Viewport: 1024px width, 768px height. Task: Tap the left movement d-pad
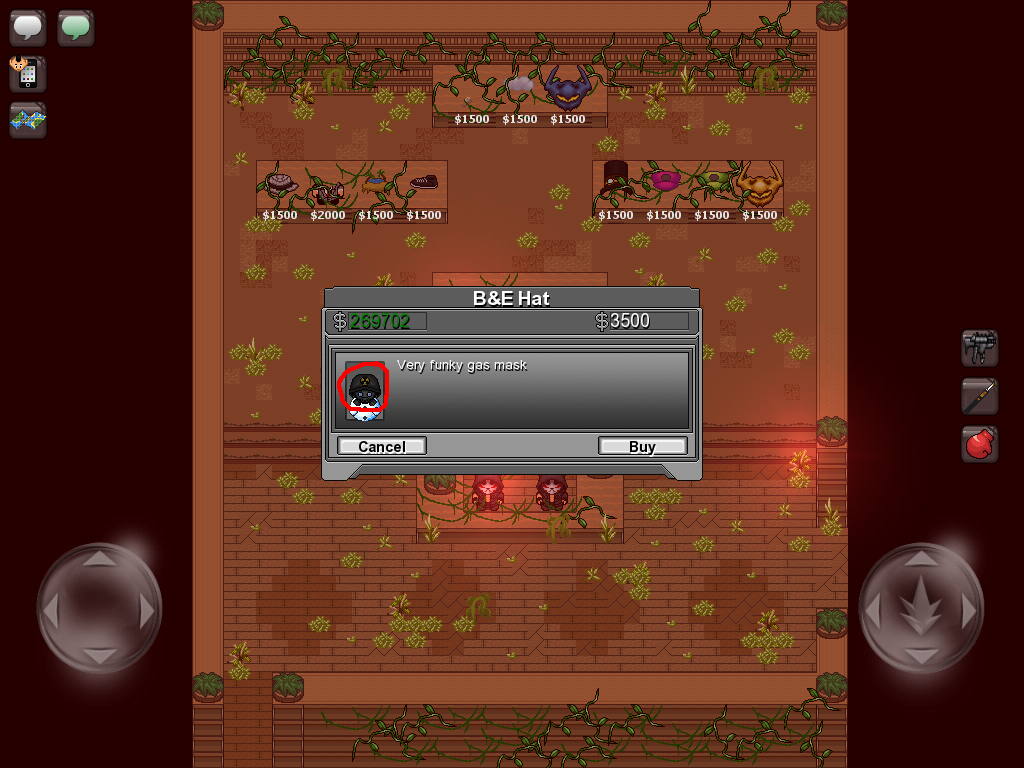pyautogui.click(x=99, y=607)
